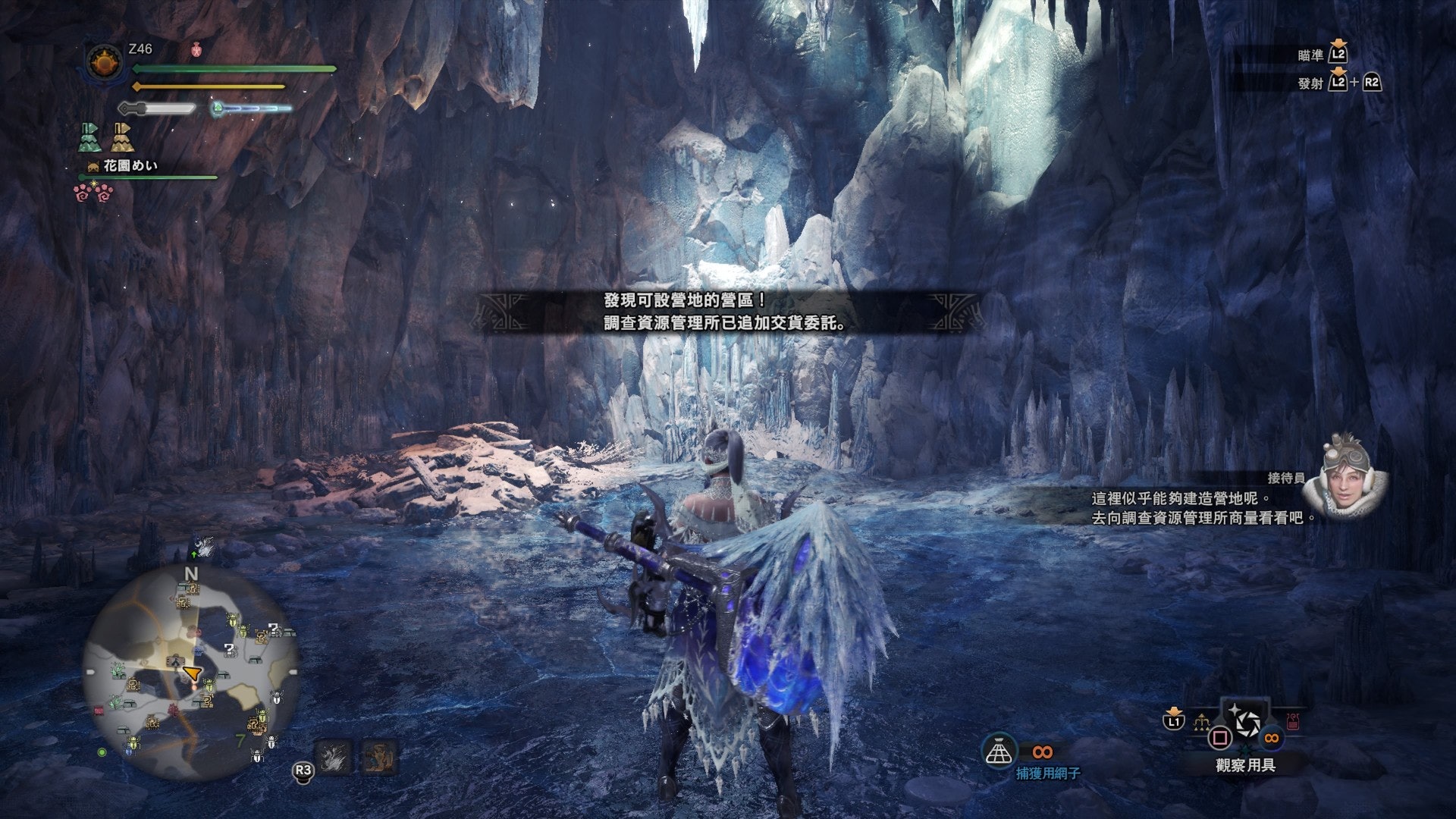
Task: Choose the fishing-rod item left of the camera
Action: tap(1201, 723)
